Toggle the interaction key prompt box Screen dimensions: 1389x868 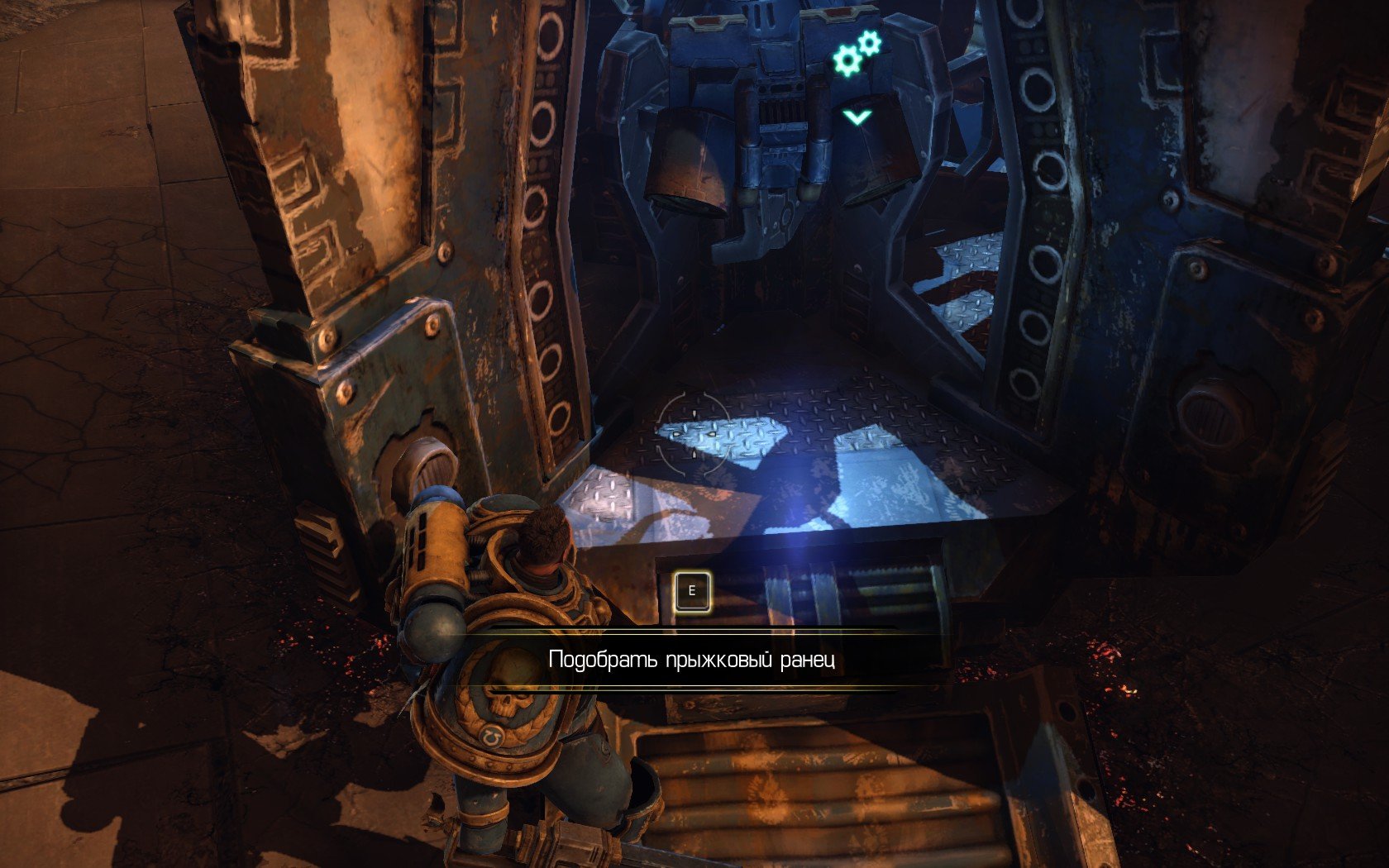click(691, 590)
